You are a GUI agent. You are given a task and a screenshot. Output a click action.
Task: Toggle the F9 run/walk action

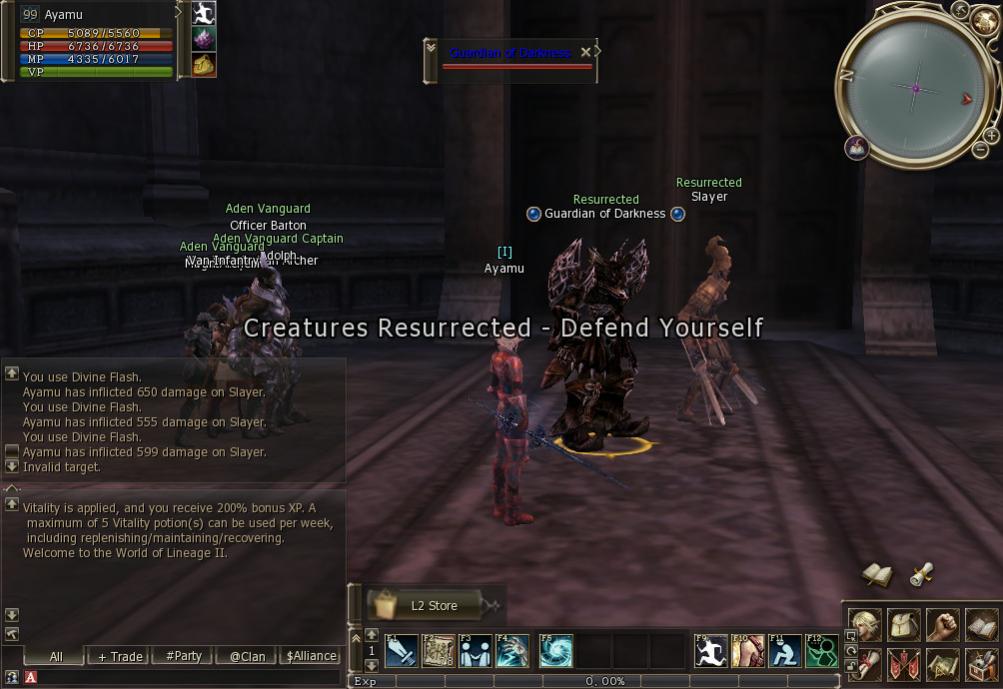tap(711, 651)
